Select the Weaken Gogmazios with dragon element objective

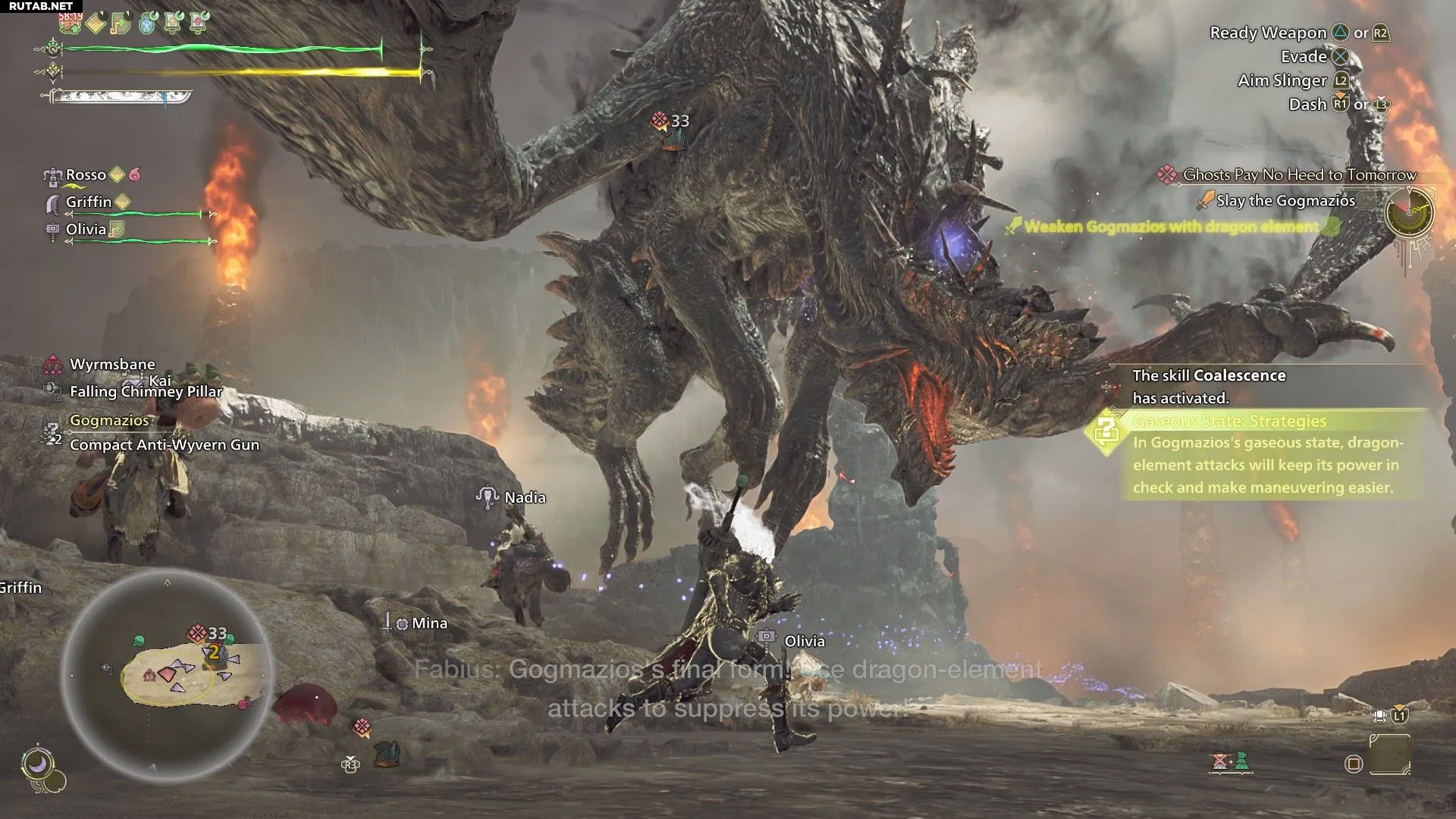point(1171,227)
